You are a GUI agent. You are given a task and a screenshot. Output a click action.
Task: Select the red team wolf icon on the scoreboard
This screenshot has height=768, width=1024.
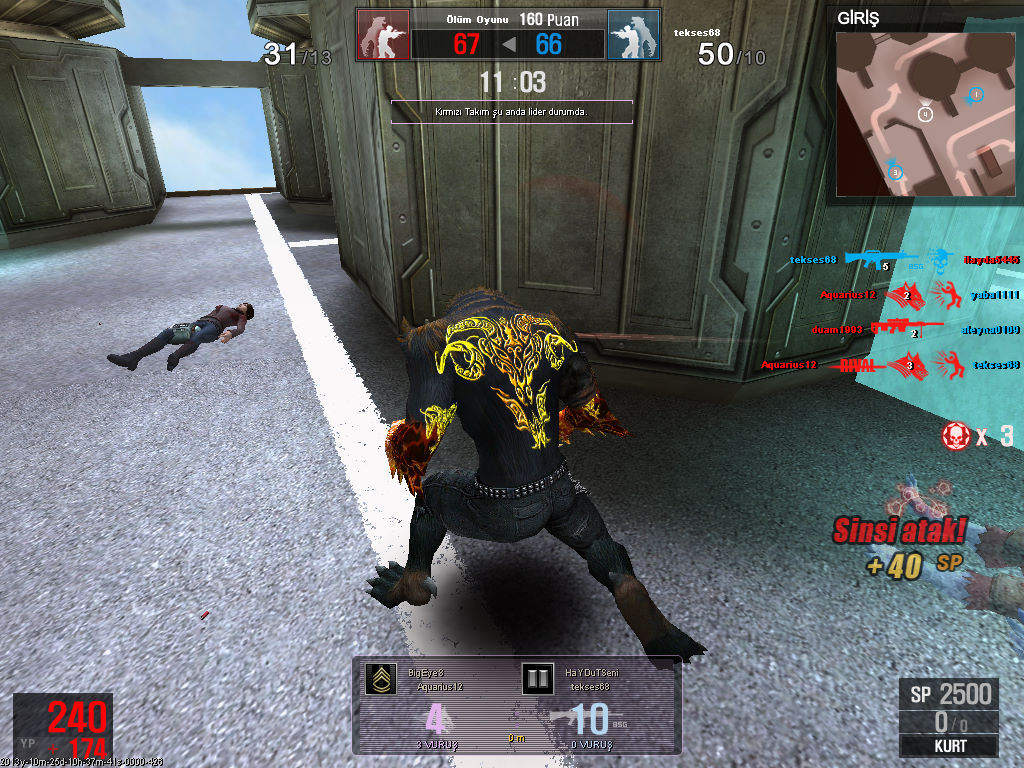click(383, 35)
